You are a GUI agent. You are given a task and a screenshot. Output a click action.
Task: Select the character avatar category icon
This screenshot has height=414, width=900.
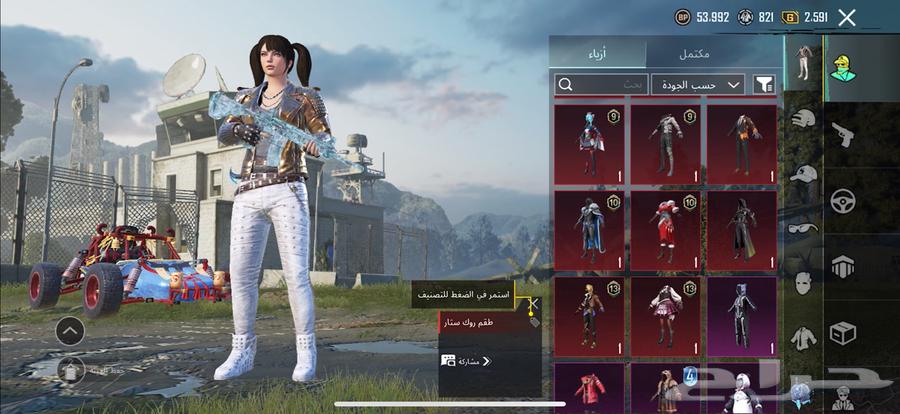point(843,66)
